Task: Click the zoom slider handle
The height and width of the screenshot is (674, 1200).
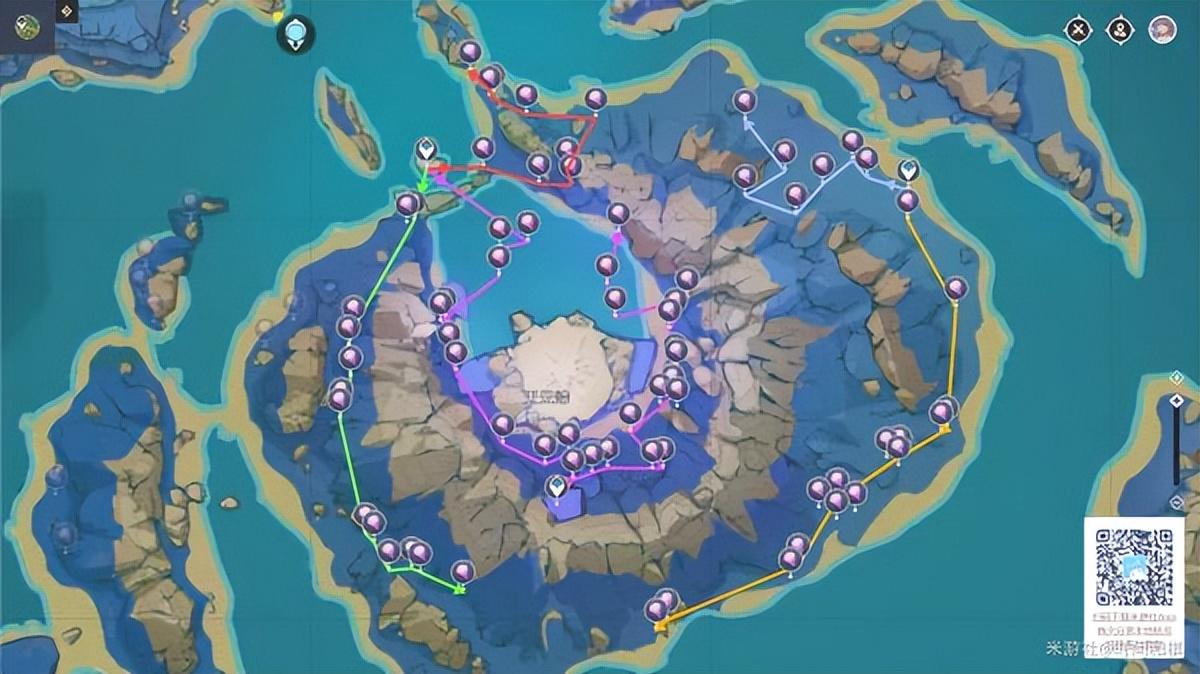Action: (1177, 401)
